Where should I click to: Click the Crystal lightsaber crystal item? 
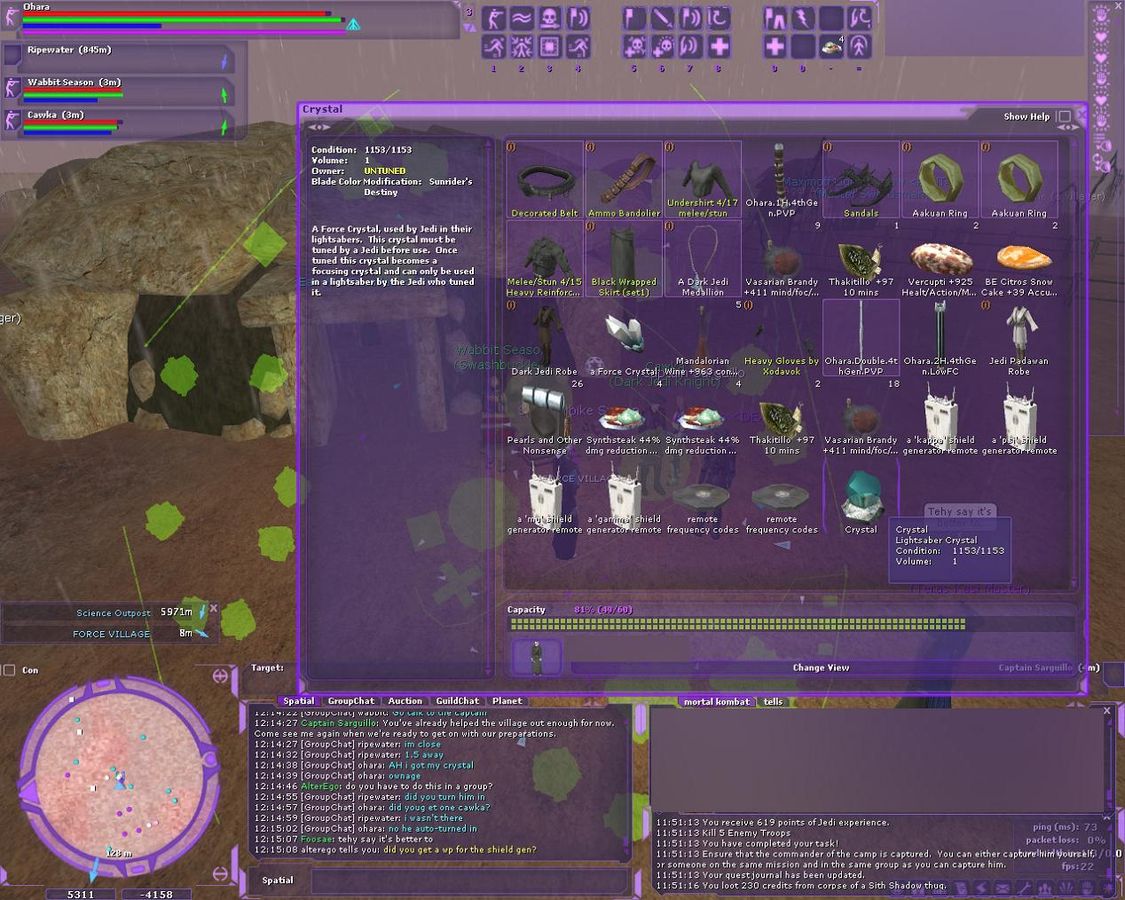pos(860,498)
